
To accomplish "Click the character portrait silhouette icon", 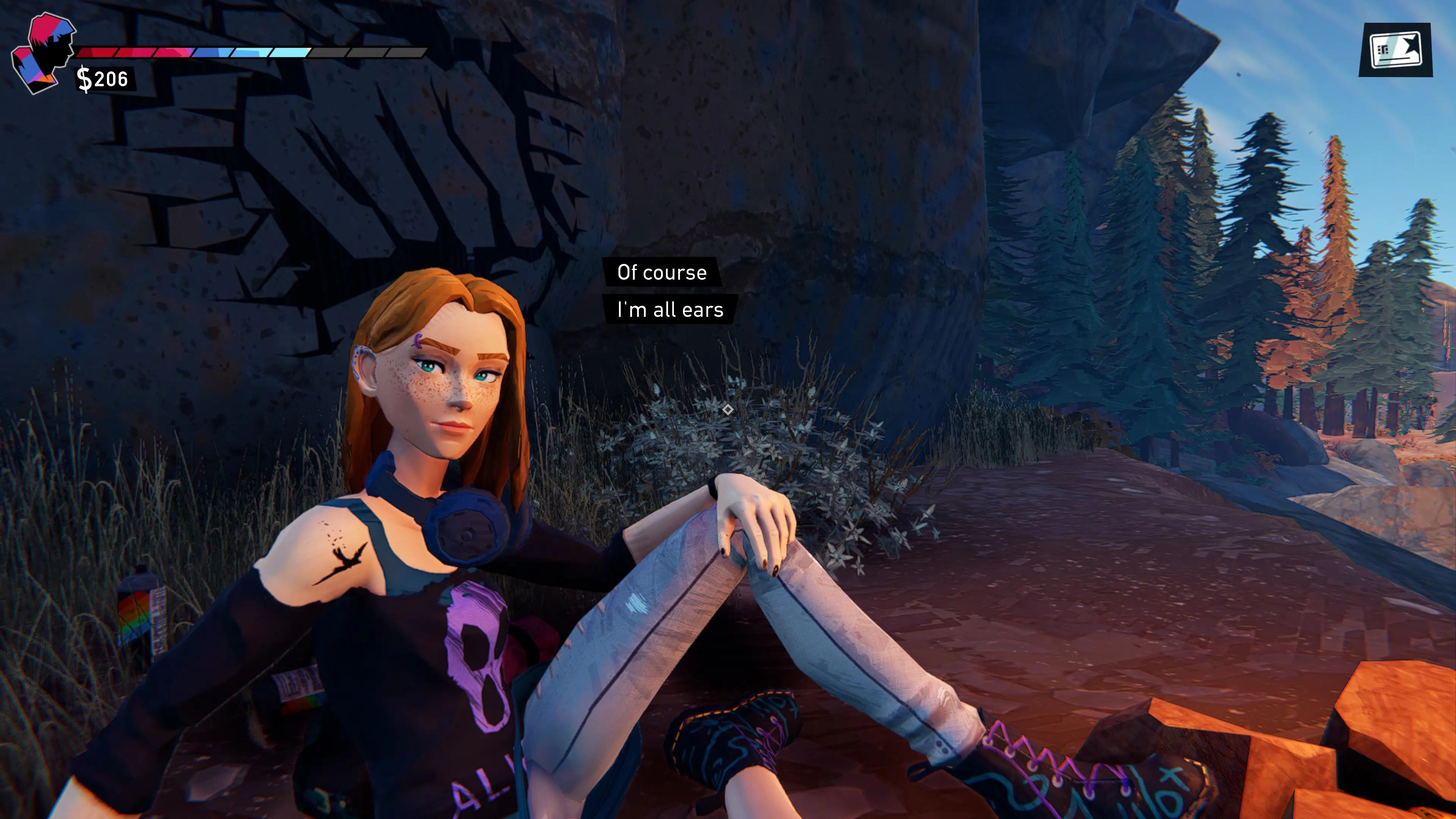I will pos(44,54).
